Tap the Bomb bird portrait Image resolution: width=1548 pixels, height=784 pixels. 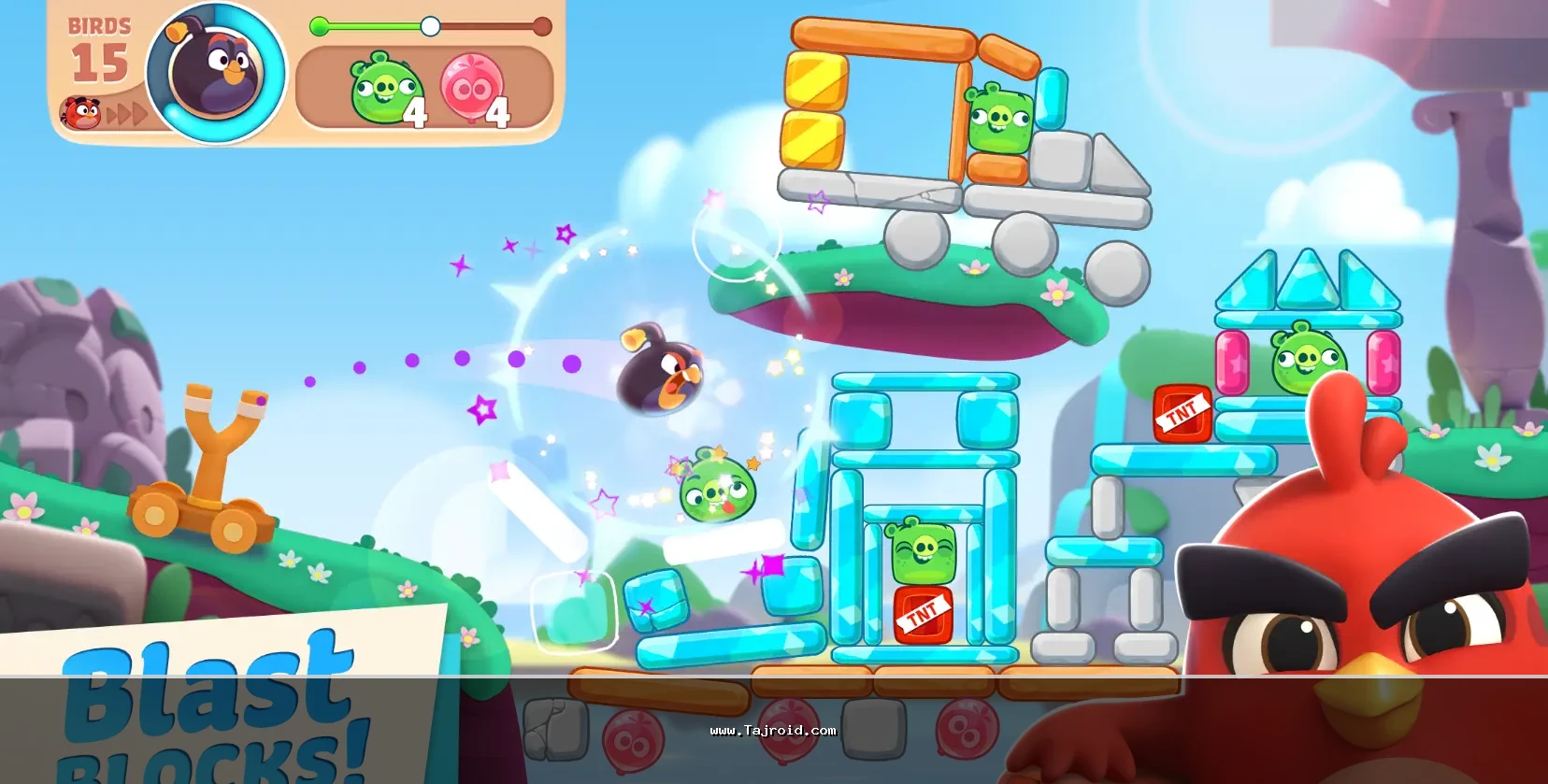pos(216,73)
